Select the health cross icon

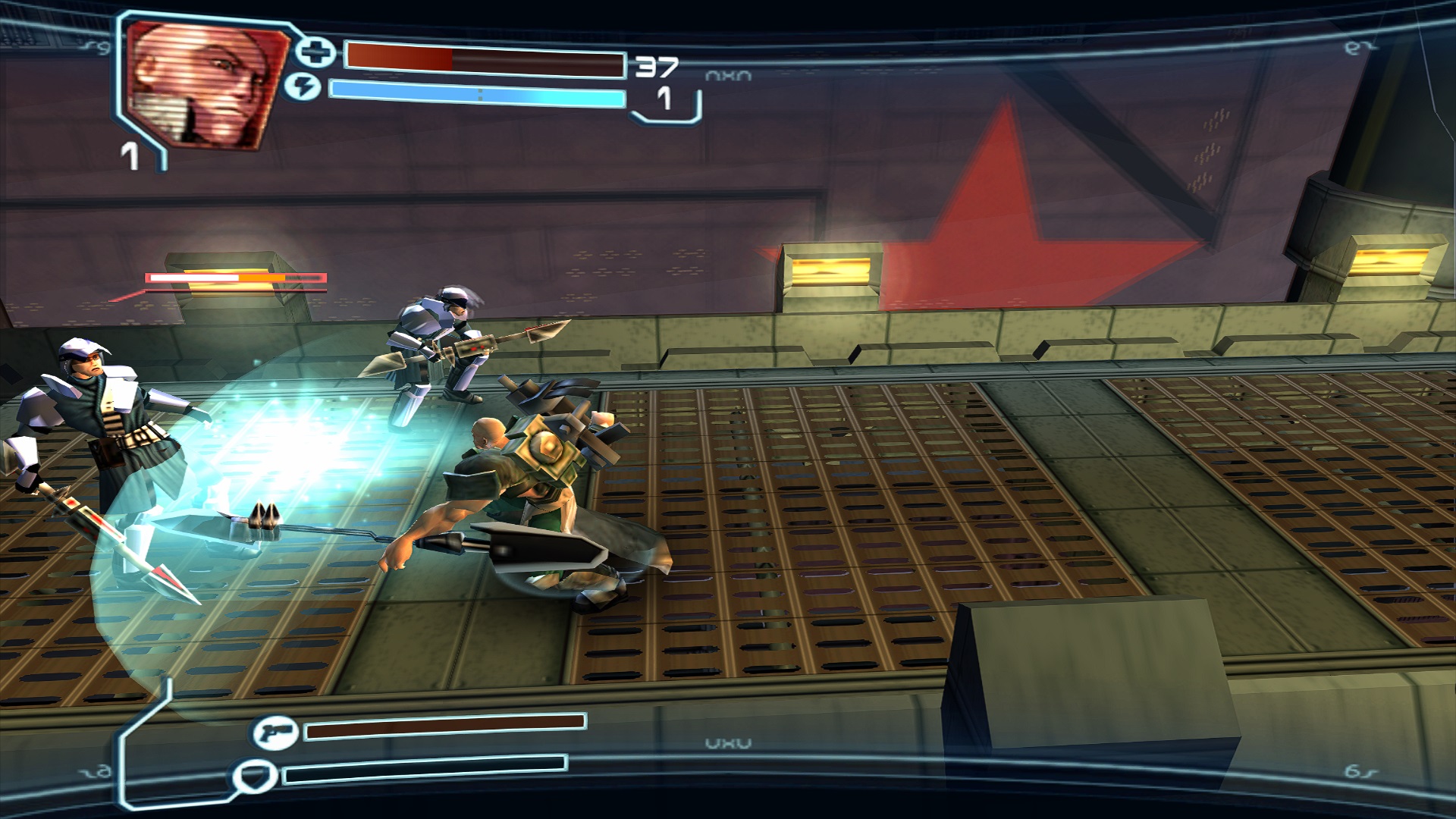coord(315,52)
